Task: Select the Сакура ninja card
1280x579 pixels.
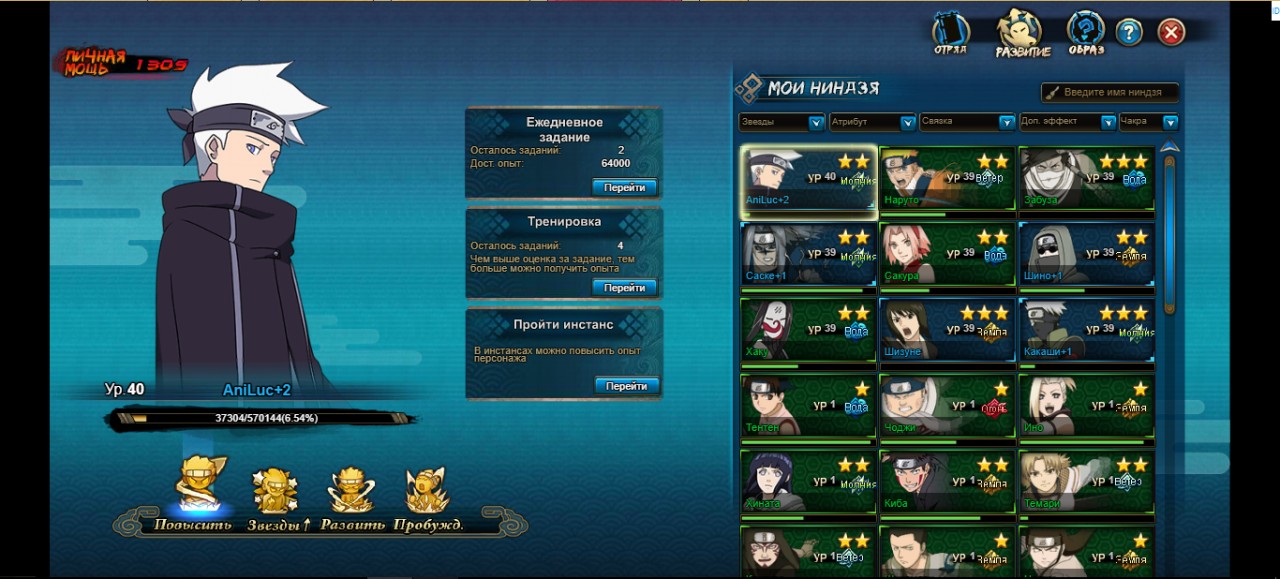Action: [947, 255]
